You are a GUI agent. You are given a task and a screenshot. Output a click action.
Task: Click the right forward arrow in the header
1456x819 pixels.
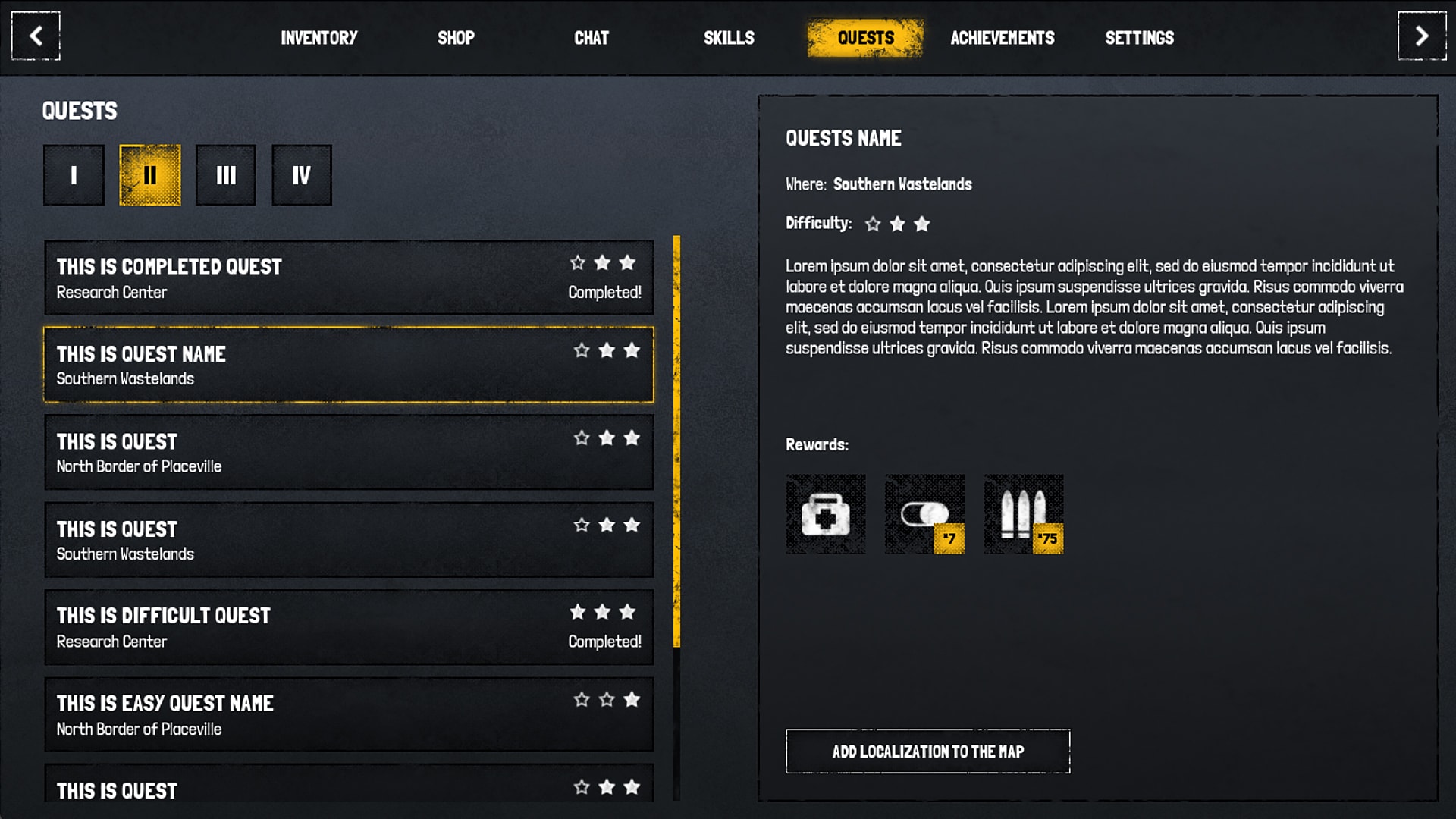pyautogui.click(x=1420, y=36)
